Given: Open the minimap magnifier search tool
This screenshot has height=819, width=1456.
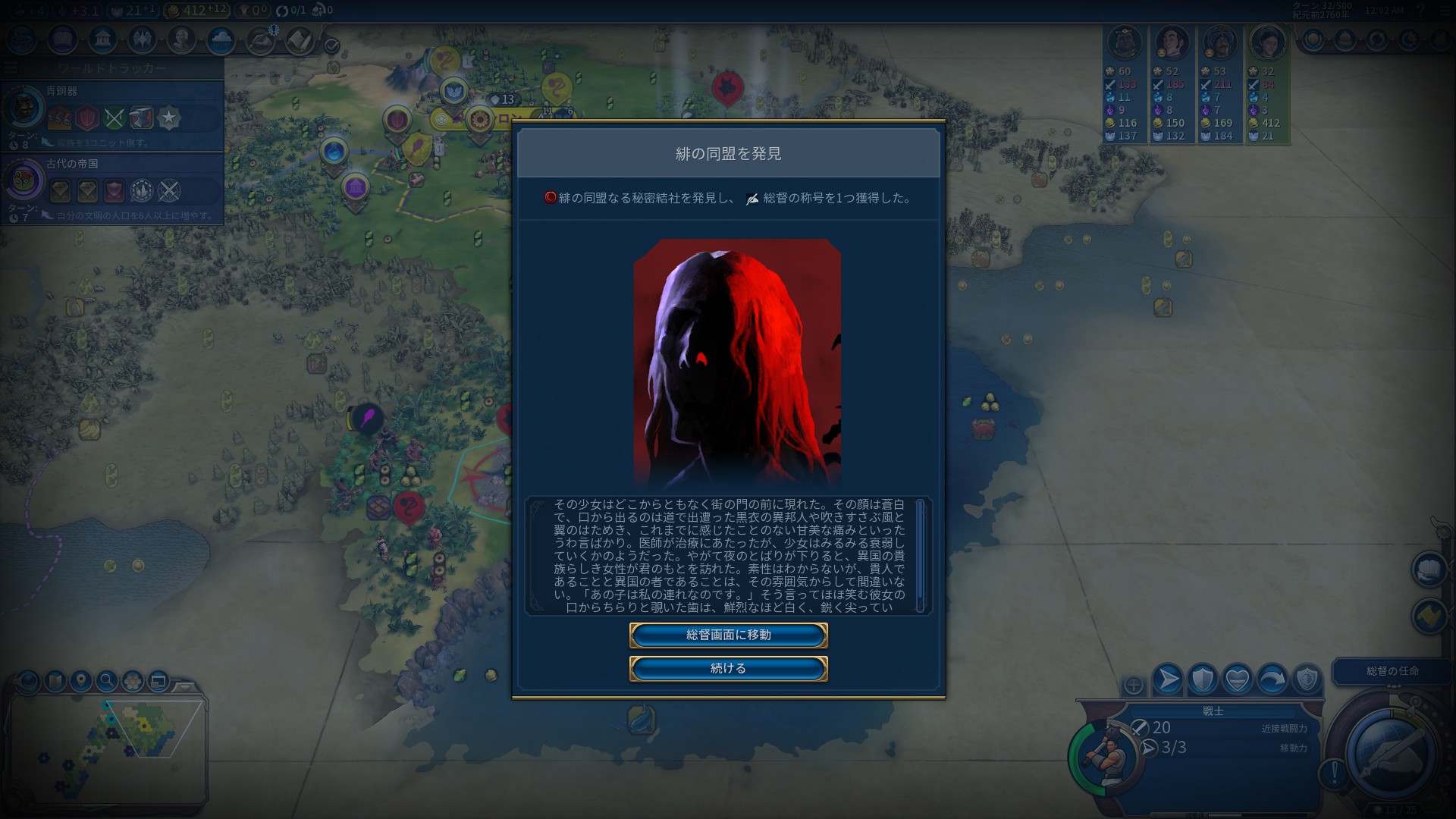Looking at the screenshot, I should 107,681.
